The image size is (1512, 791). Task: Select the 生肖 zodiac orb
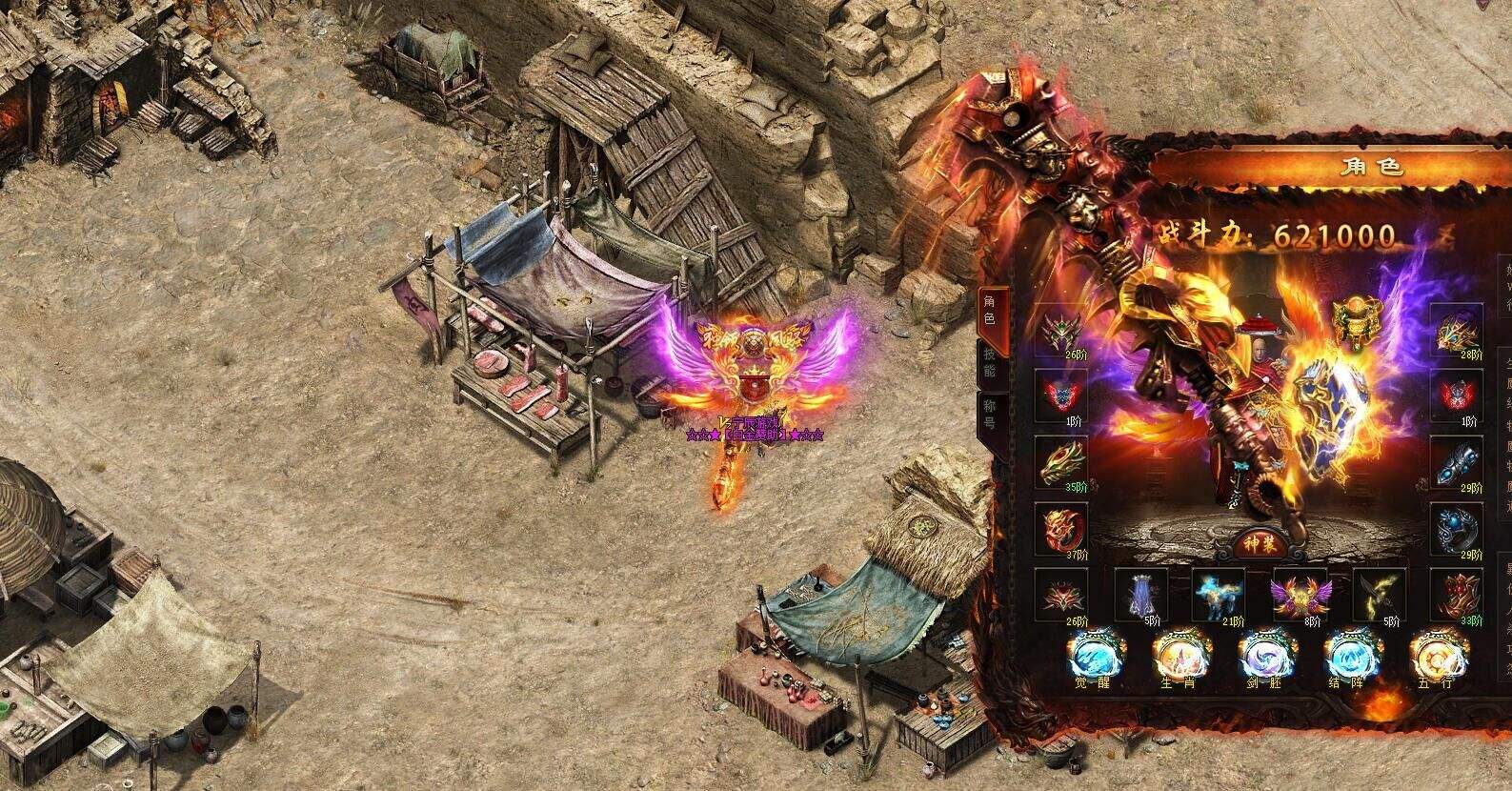point(1177,657)
